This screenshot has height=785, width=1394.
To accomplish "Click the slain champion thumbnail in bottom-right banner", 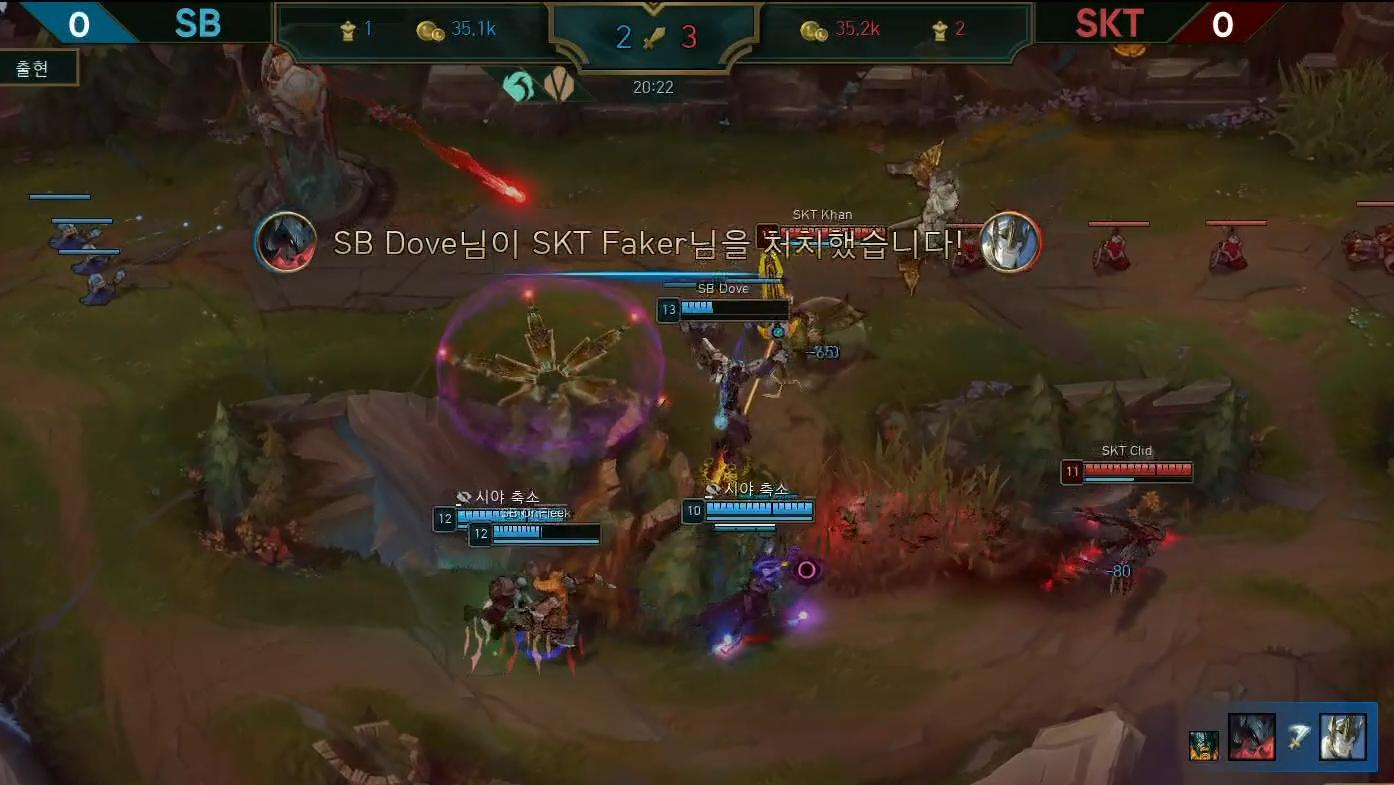I will (x=1343, y=737).
